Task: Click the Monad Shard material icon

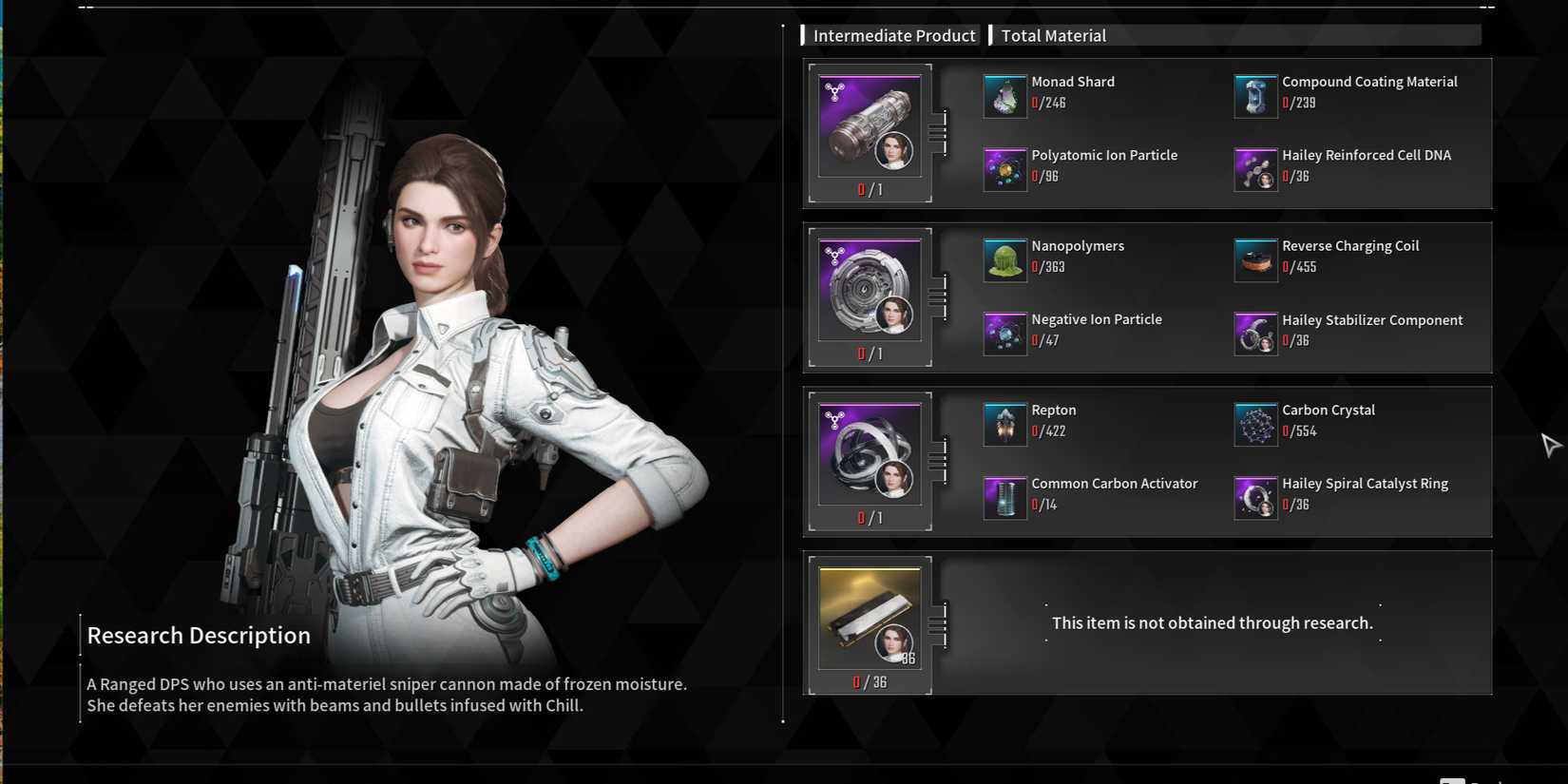Action: [1004, 96]
